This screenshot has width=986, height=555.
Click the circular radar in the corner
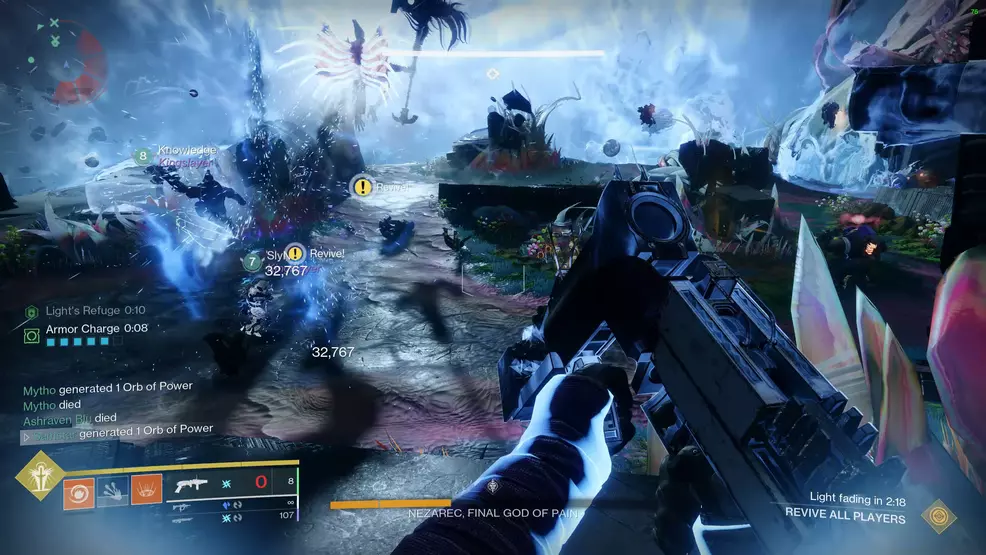point(62,62)
